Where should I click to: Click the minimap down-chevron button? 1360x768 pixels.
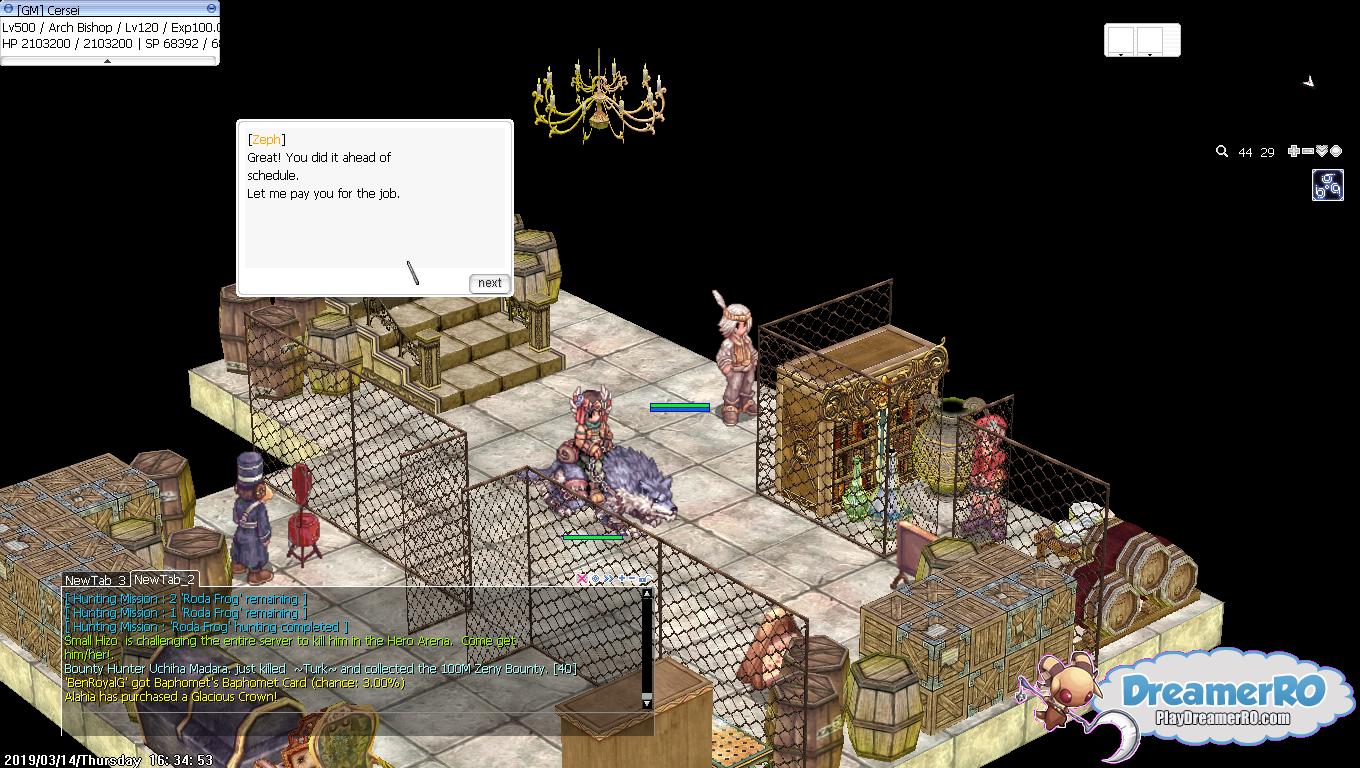point(1322,151)
